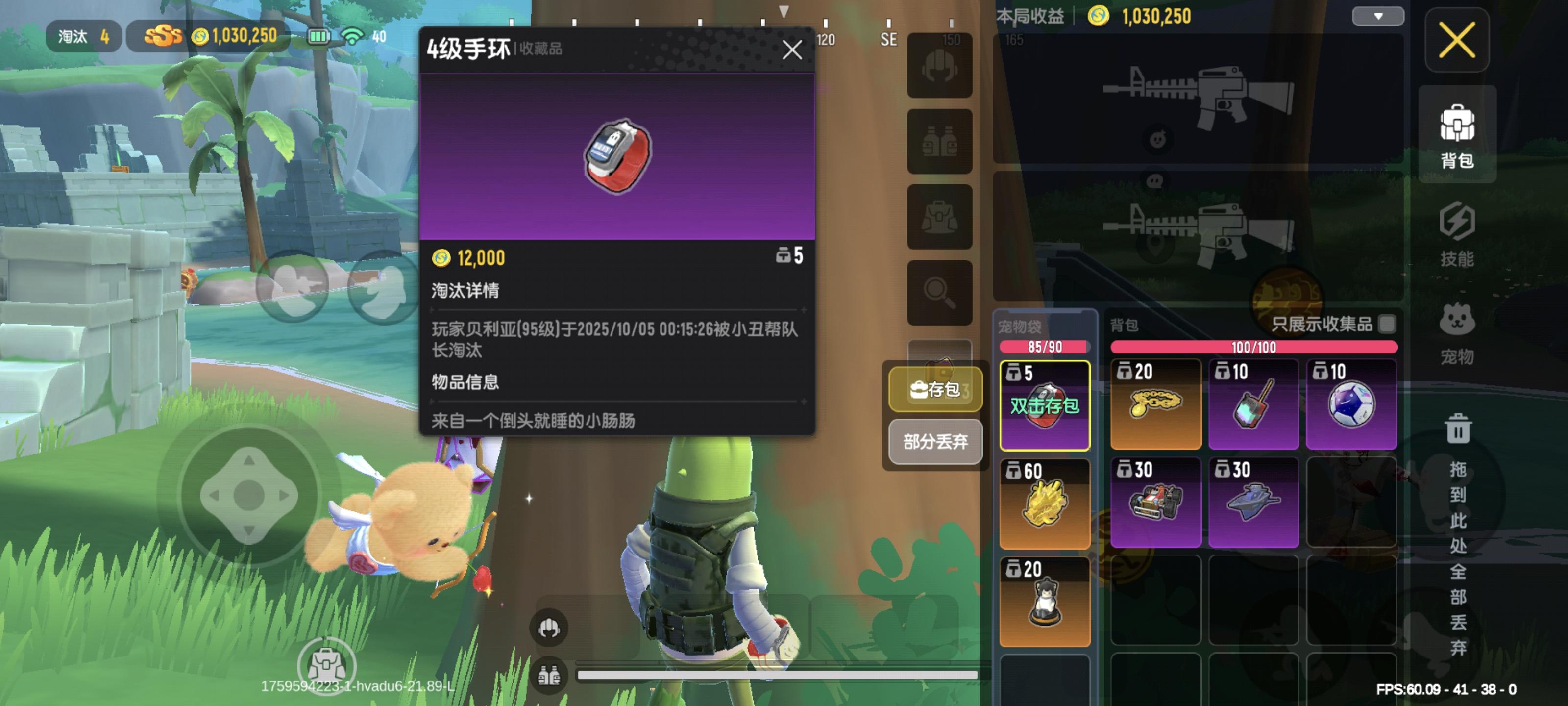Screen dimensions: 1568x706
Task: Select the backpack equipment slot icon
Action: pyautogui.click(x=940, y=216)
